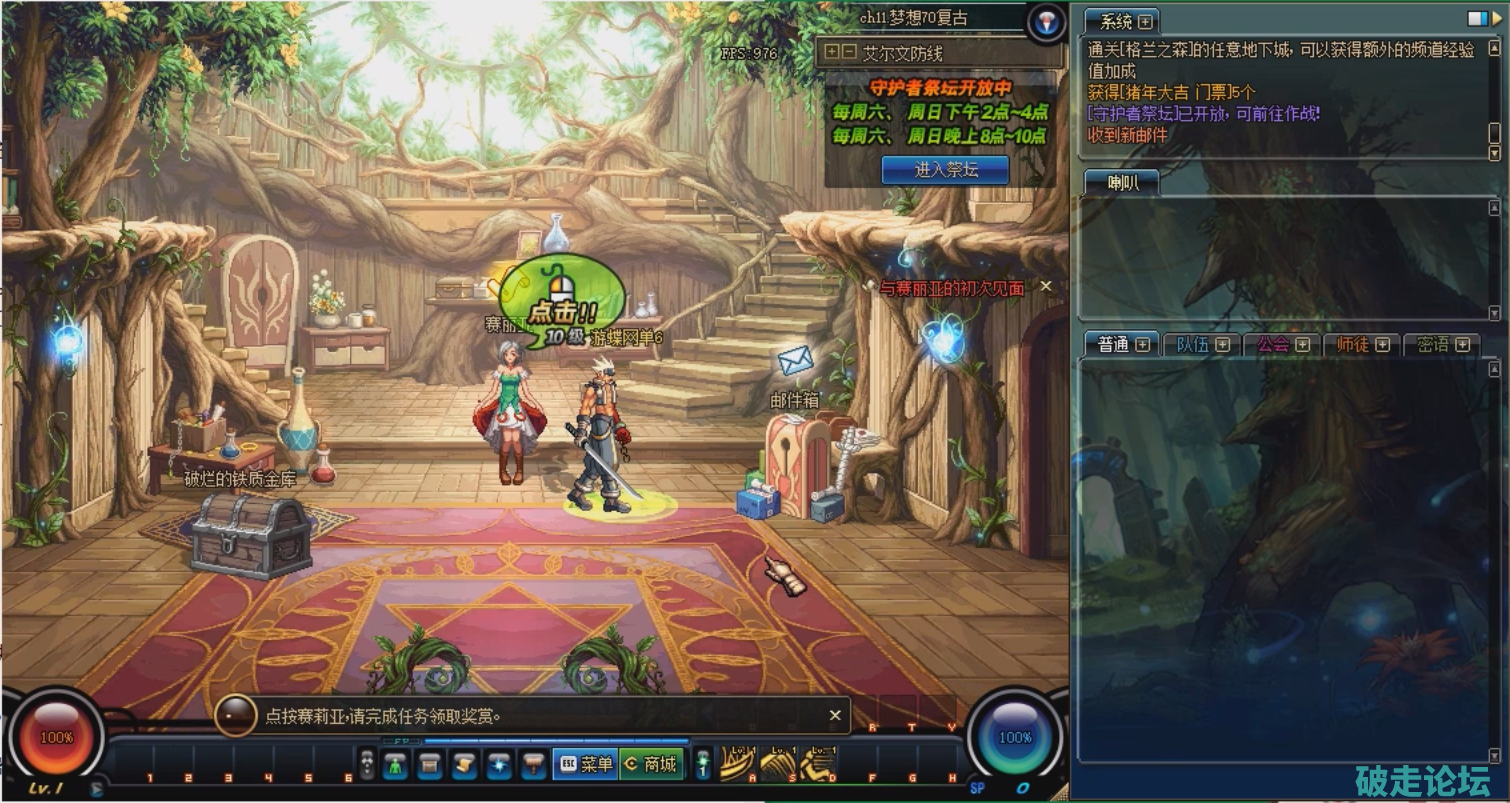This screenshot has height=803, width=1510.
Task: Open the ESC 菜单 menu button
Action: click(585, 764)
